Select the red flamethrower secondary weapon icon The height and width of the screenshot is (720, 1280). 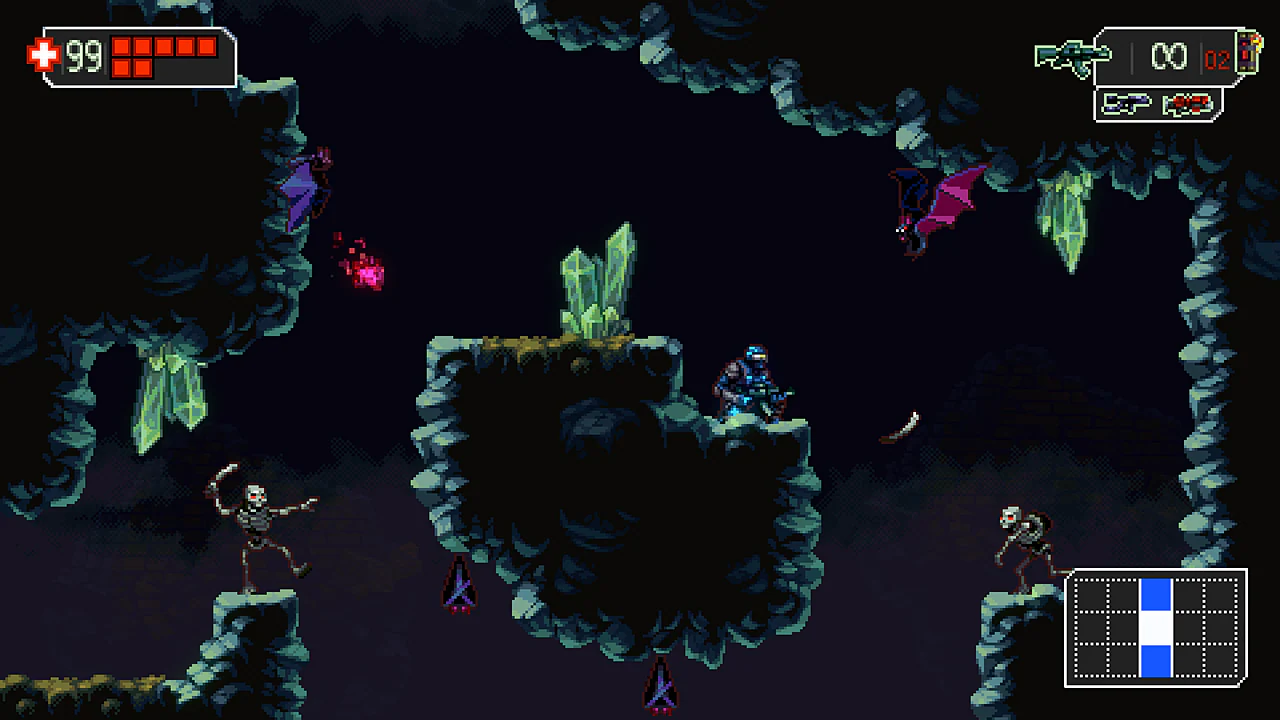[x=1190, y=105]
